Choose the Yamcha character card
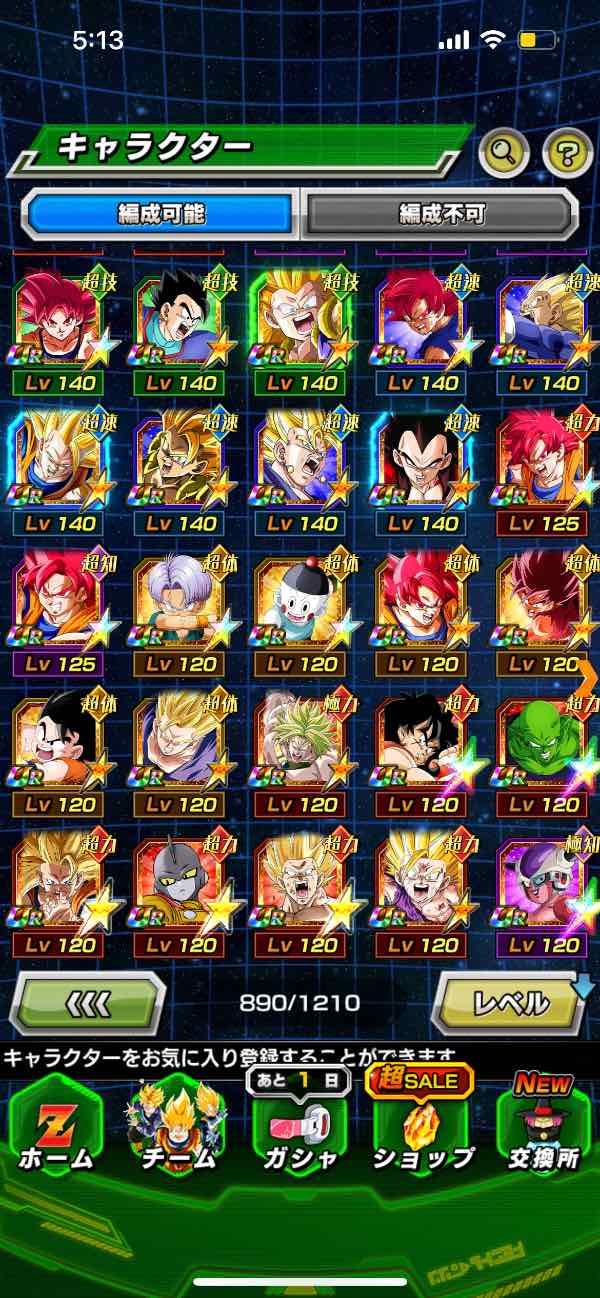The width and height of the screenshot is (600, 1298). coord(421,743)
